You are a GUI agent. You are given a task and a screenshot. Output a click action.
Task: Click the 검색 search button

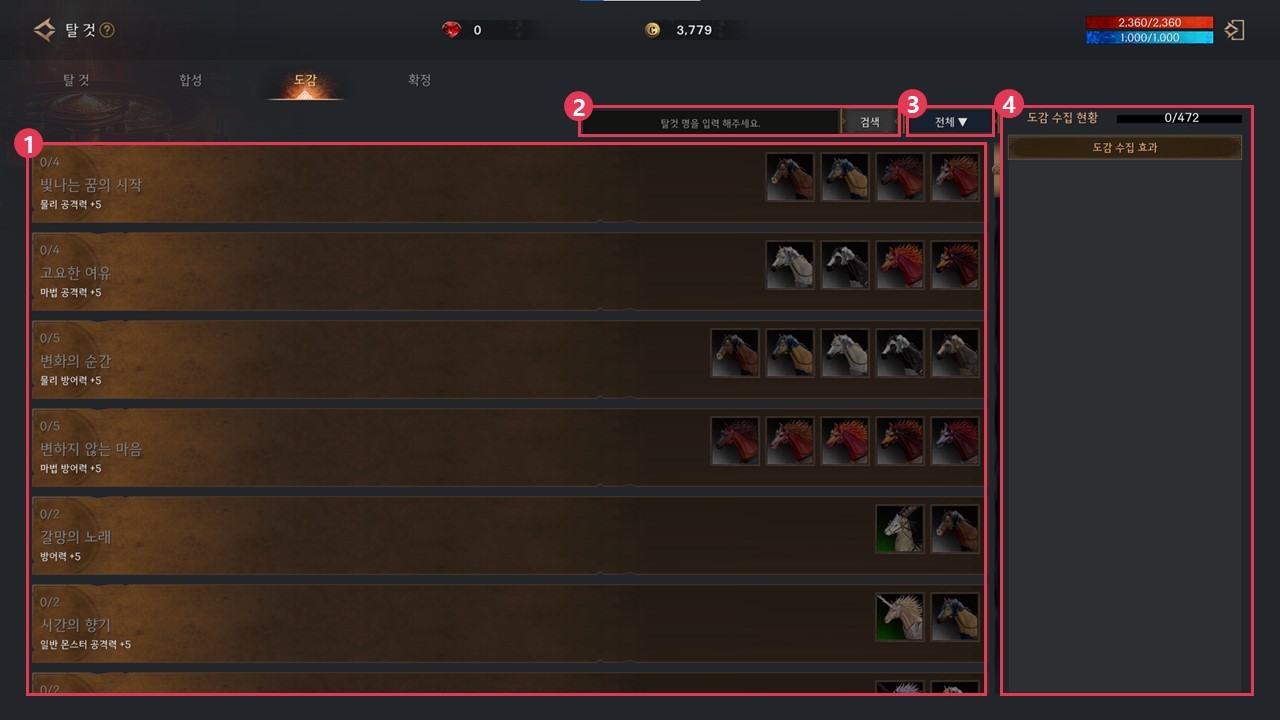[x=870, y=122]
